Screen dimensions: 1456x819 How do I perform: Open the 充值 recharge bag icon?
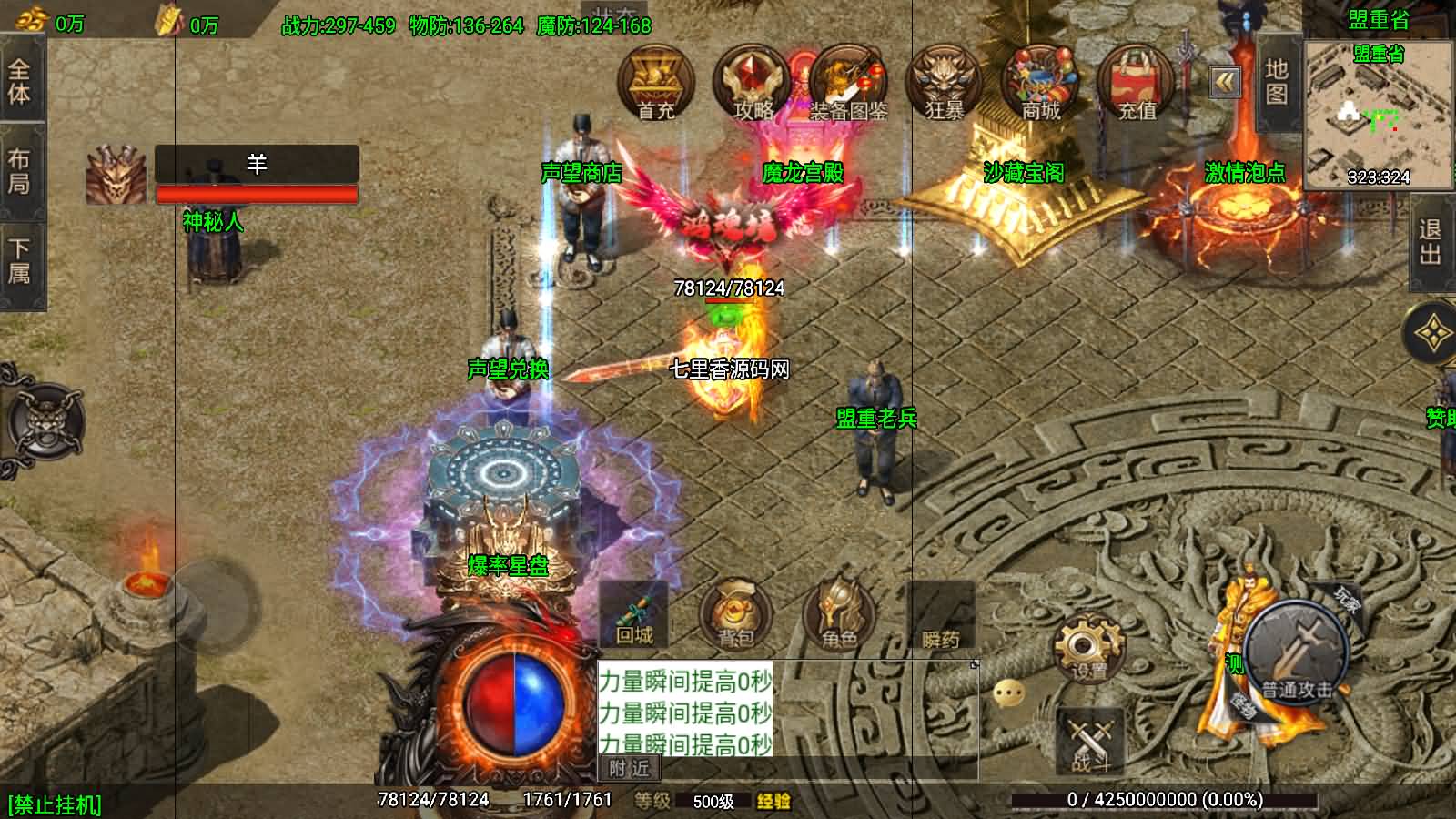tap(1137, 84)
